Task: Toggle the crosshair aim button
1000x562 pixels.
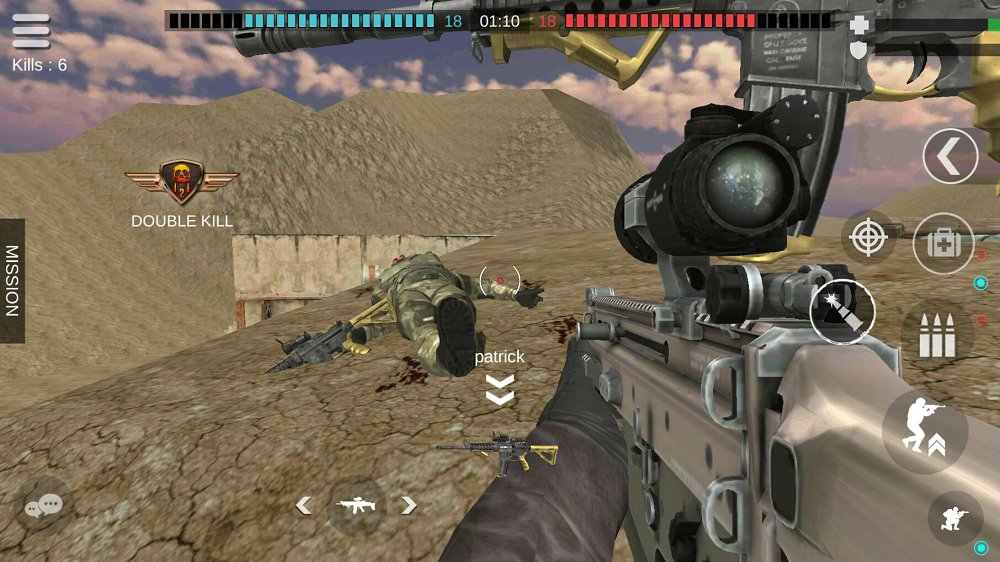Action: click(x=868, y=237)
